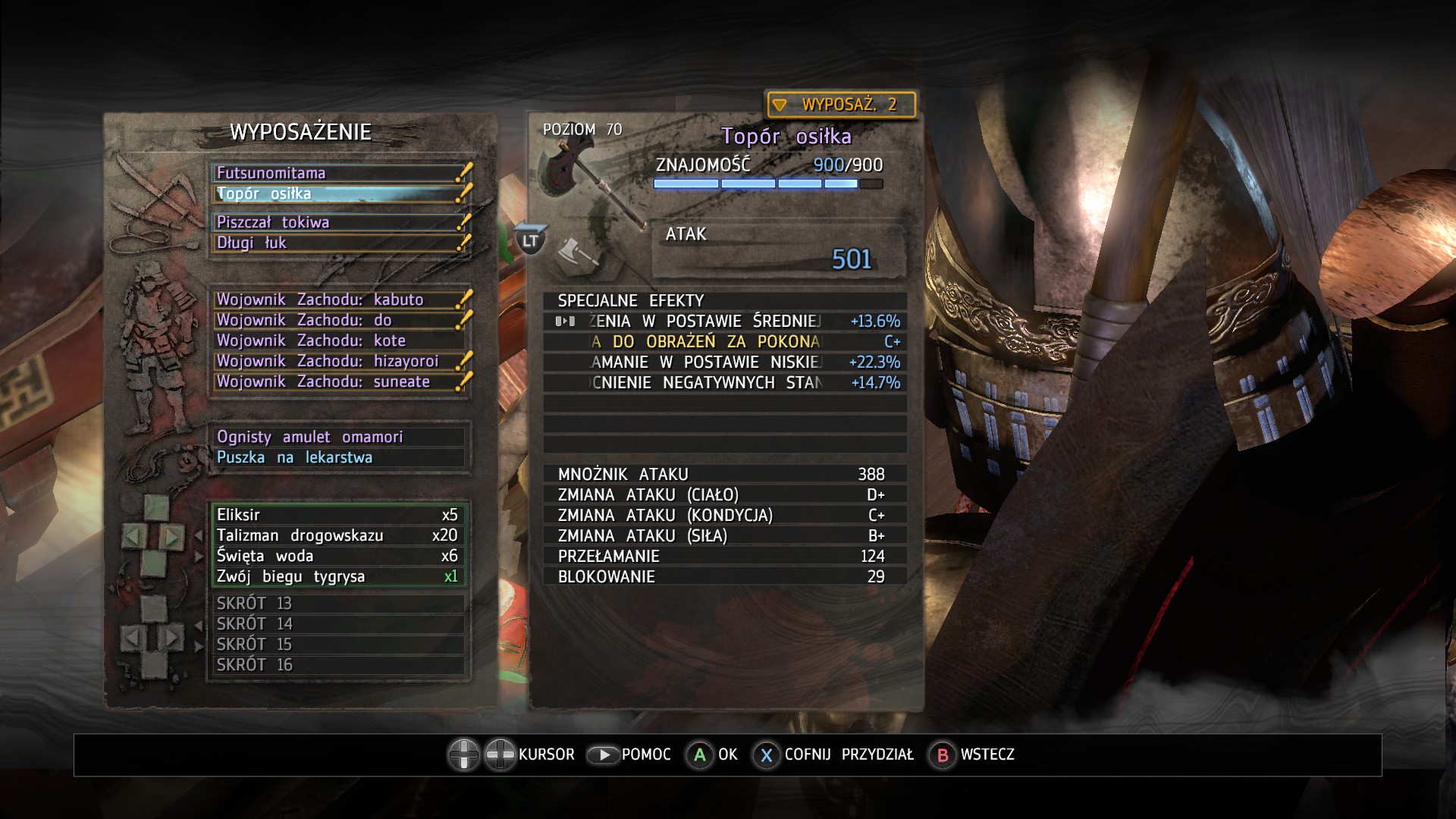Select the Futsunomitama weapon slot

pos(338,173)
